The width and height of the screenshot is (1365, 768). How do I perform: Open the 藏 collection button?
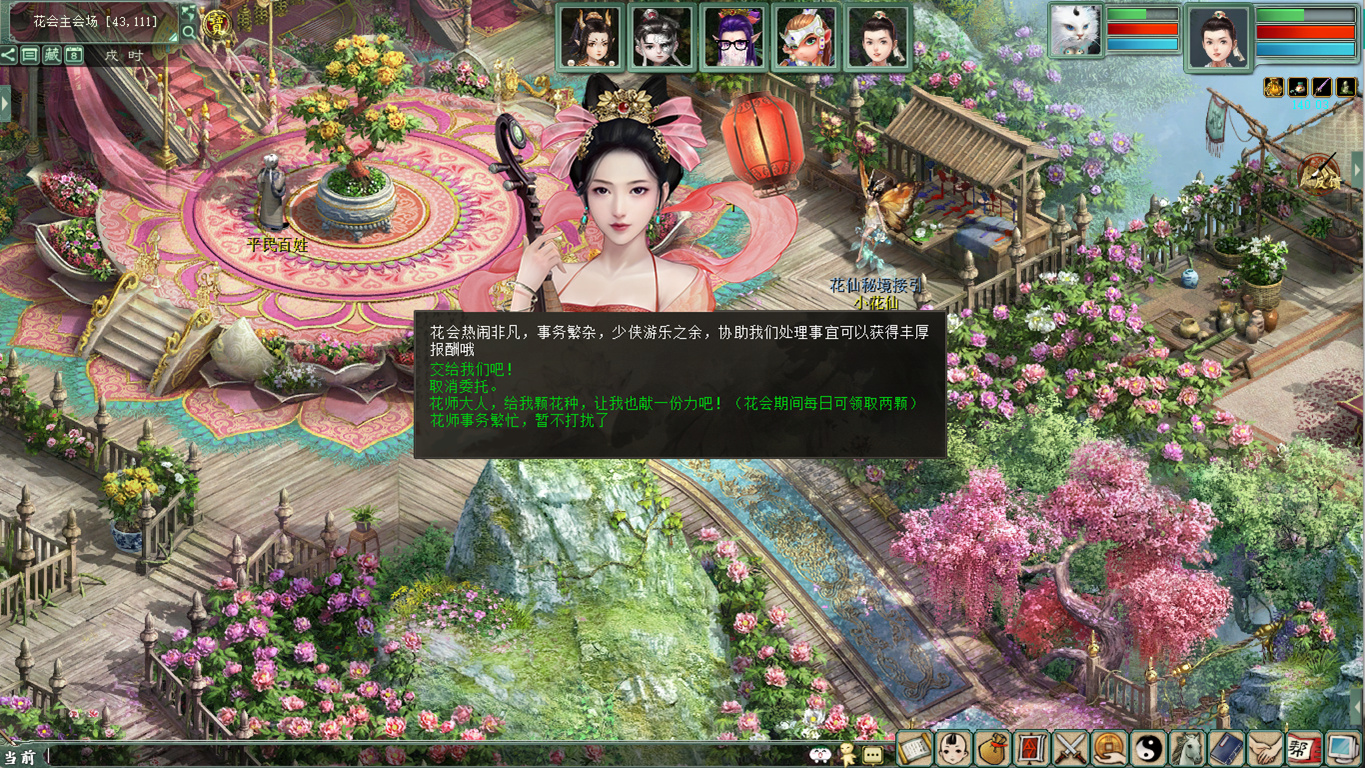[x=52, y=55]
